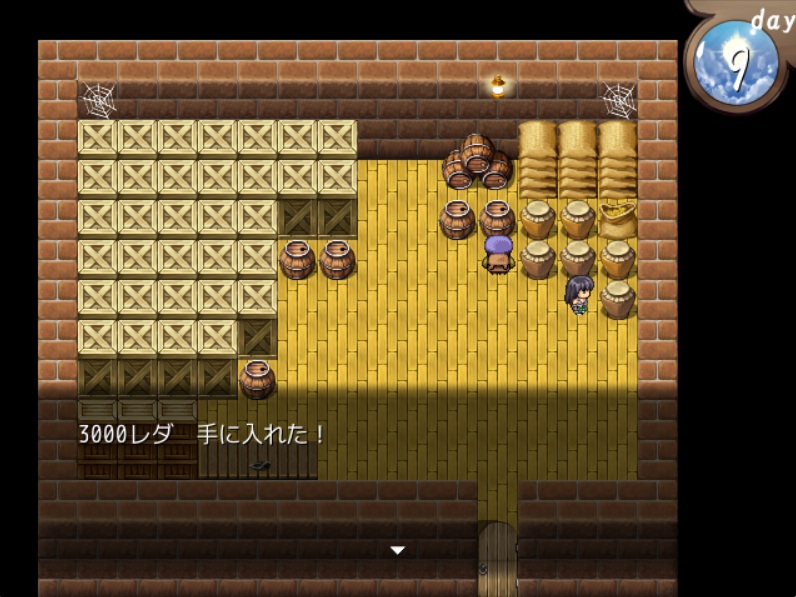Advance dialogue with the white arrow indicator

pos(397,550)
